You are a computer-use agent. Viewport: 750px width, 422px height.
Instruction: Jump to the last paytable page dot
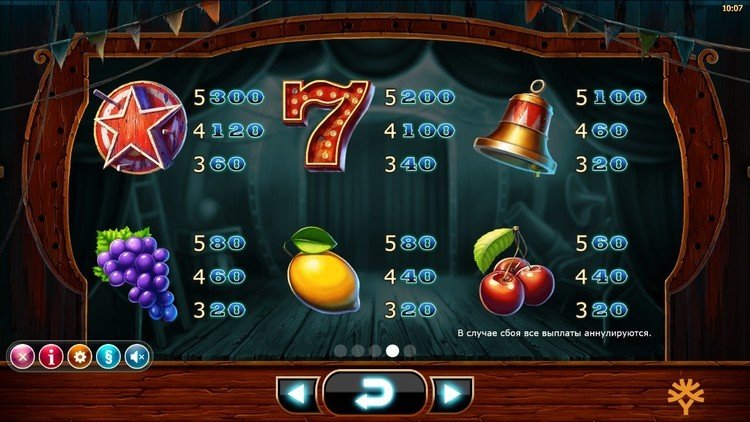pyautogui.click(x=410, y=351)
